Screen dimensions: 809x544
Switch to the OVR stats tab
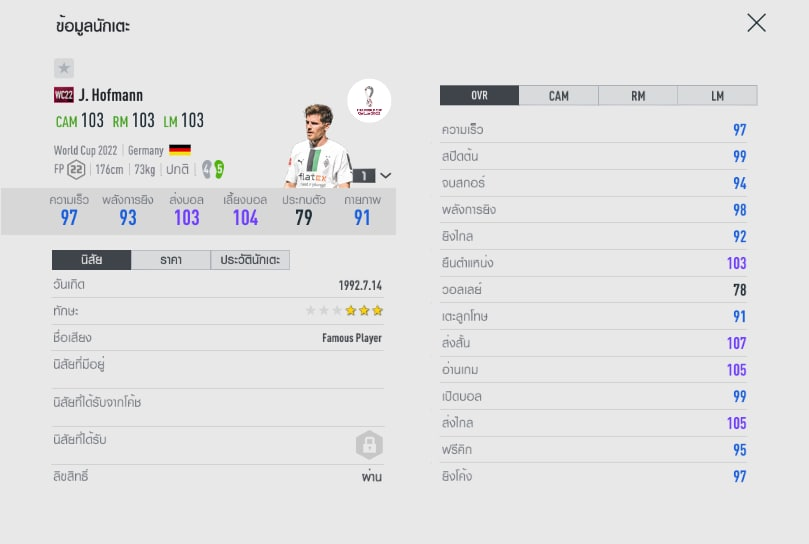[479, 96]
